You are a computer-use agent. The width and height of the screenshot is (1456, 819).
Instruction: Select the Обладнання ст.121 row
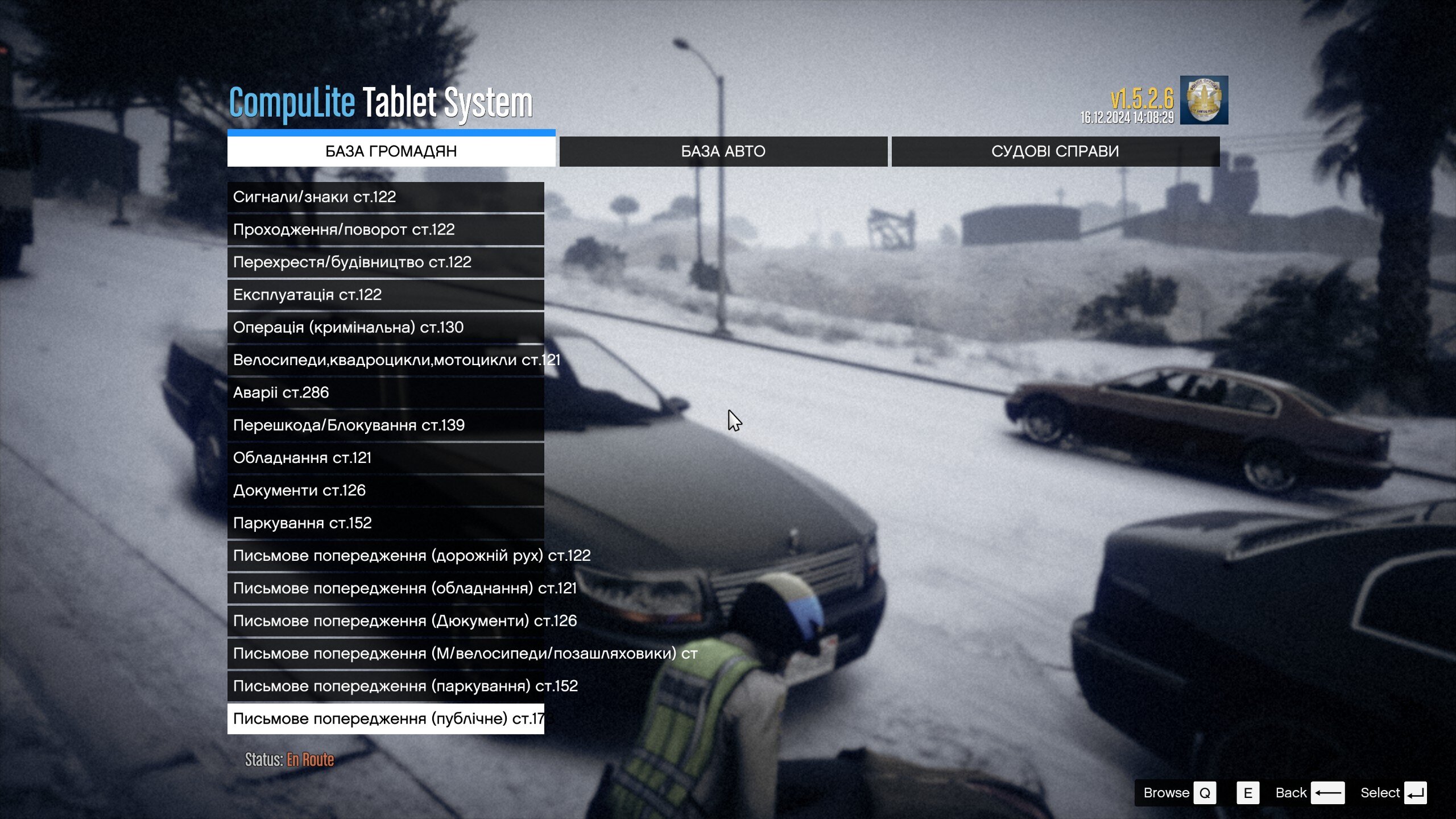386,458
